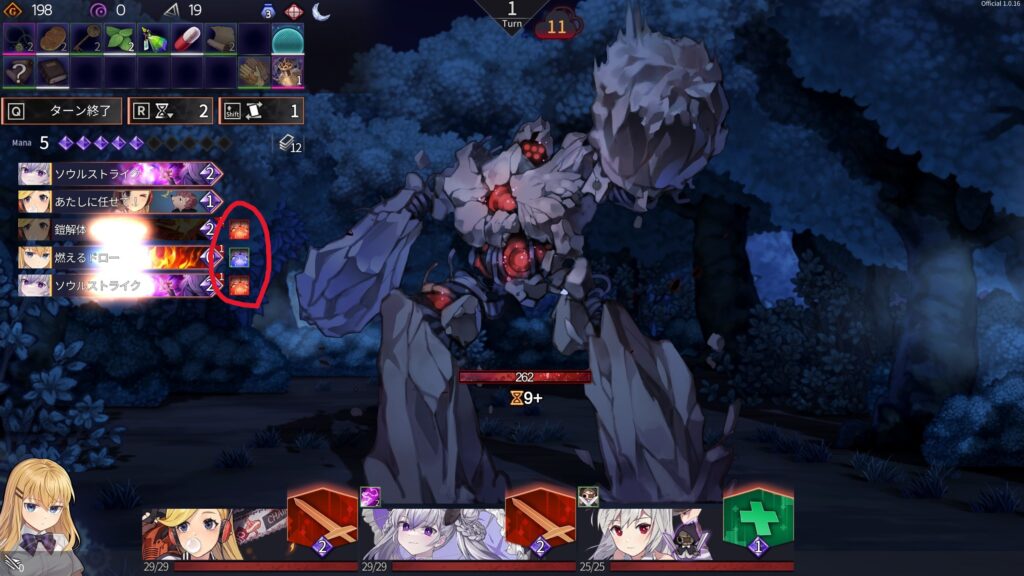The height and width of the screenshot is (576, 1024).
Task: Click the teal orb item slot
Action: coord(288,40)
